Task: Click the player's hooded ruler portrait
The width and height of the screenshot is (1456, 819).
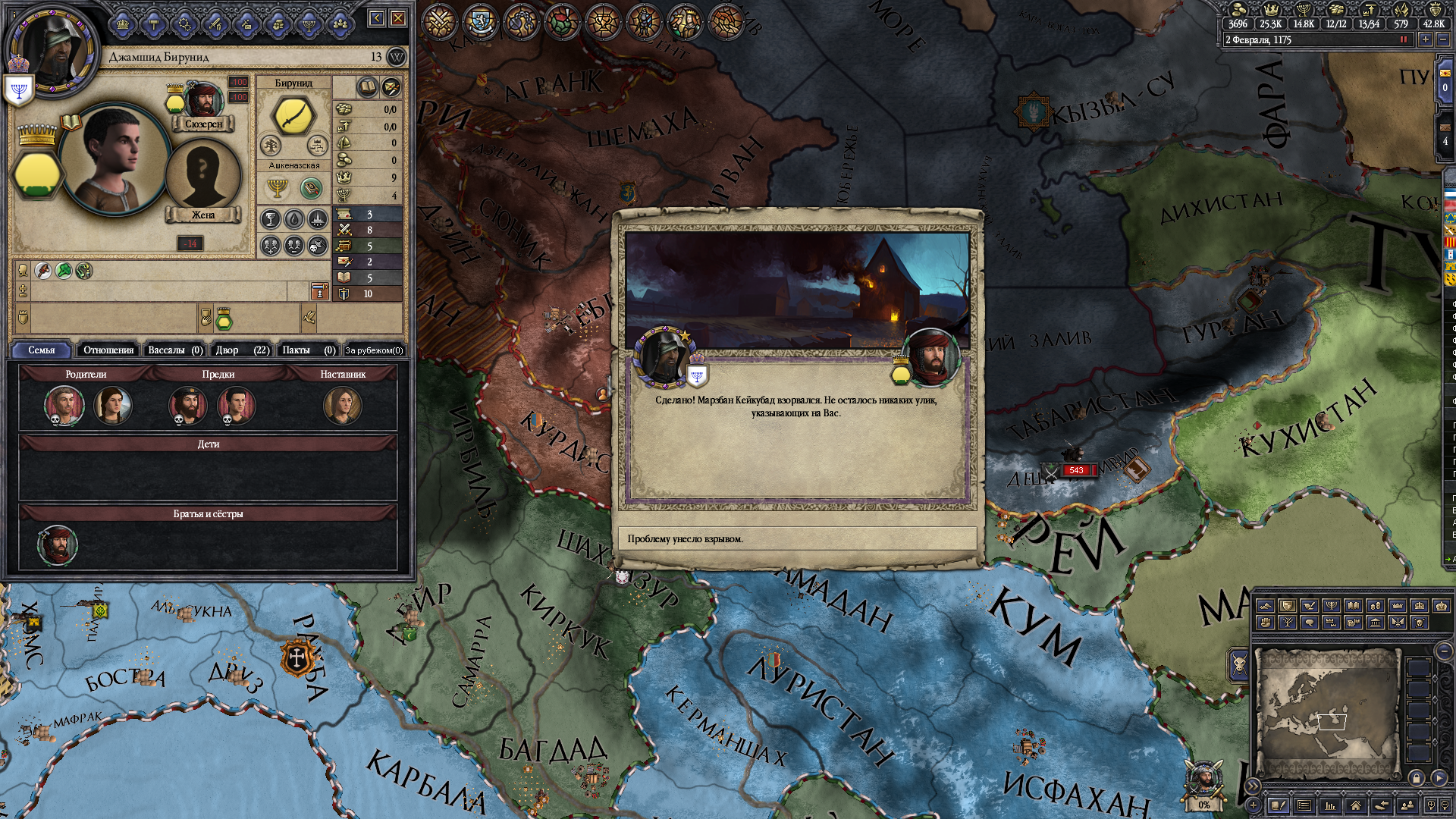Action: tap(52, 49)
